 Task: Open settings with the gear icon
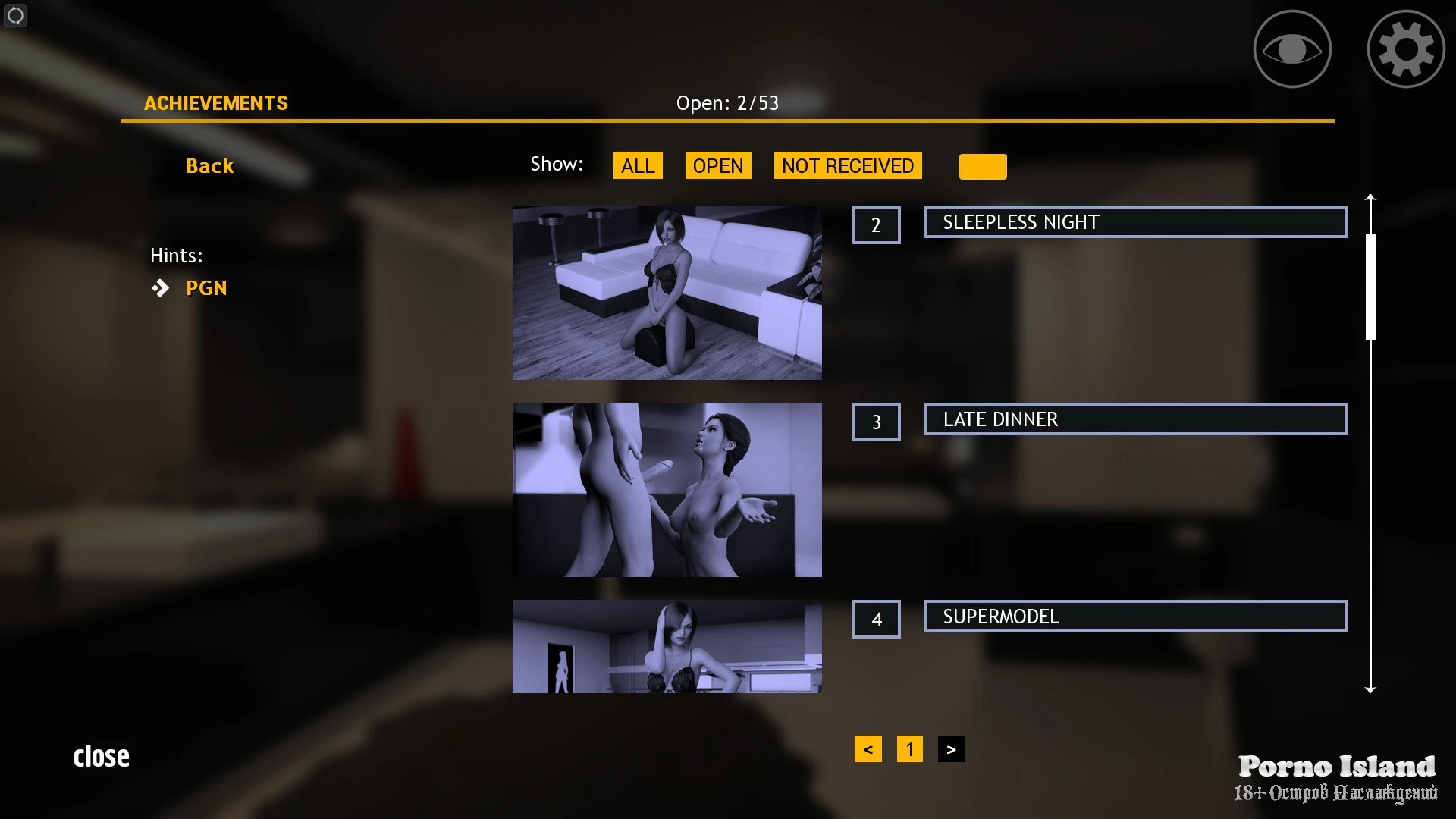coord(1405,49)
